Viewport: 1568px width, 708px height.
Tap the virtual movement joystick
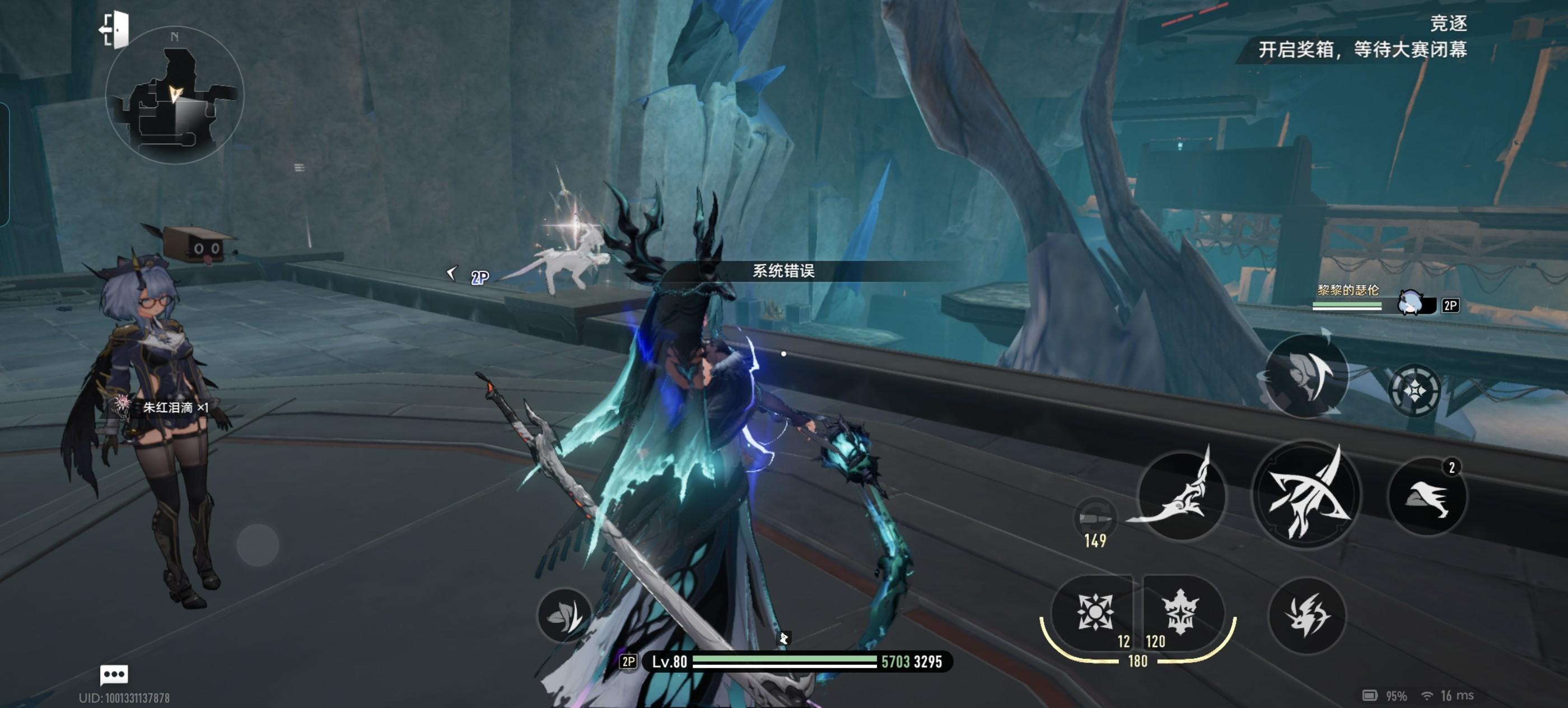pyautogui.click(x=258, y=545)
